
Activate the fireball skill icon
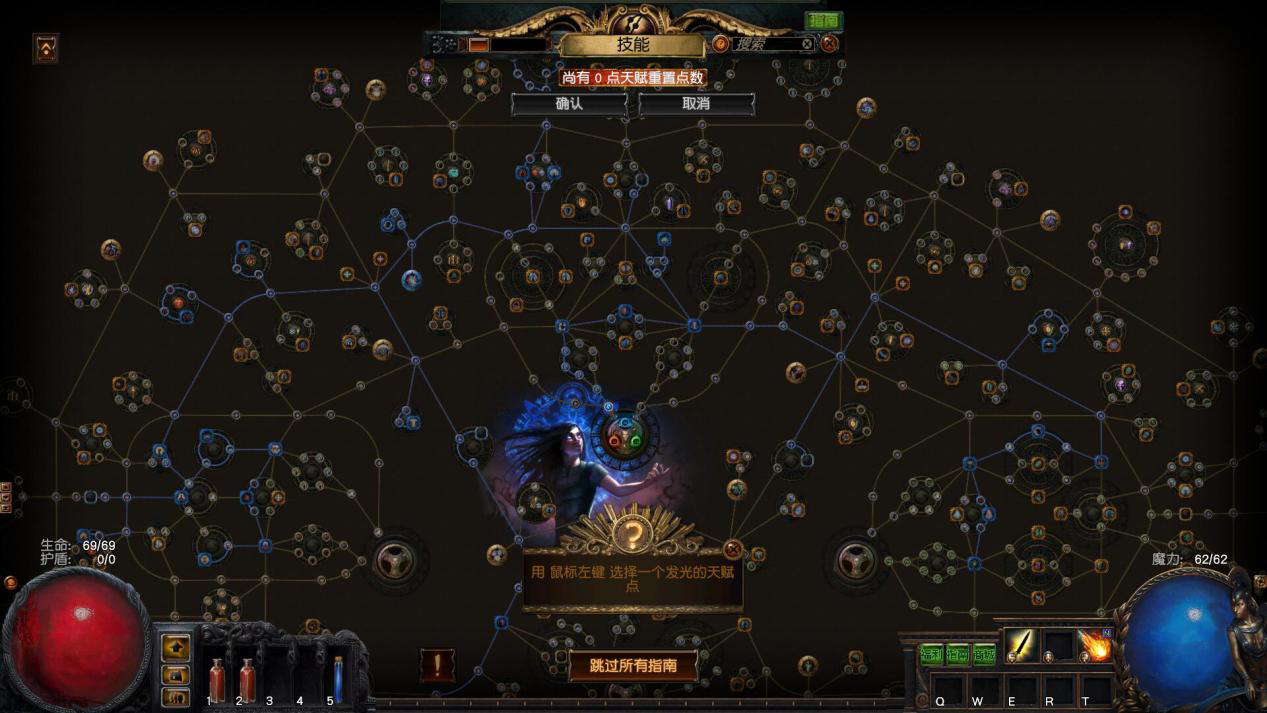click(x=1095, y=646)
